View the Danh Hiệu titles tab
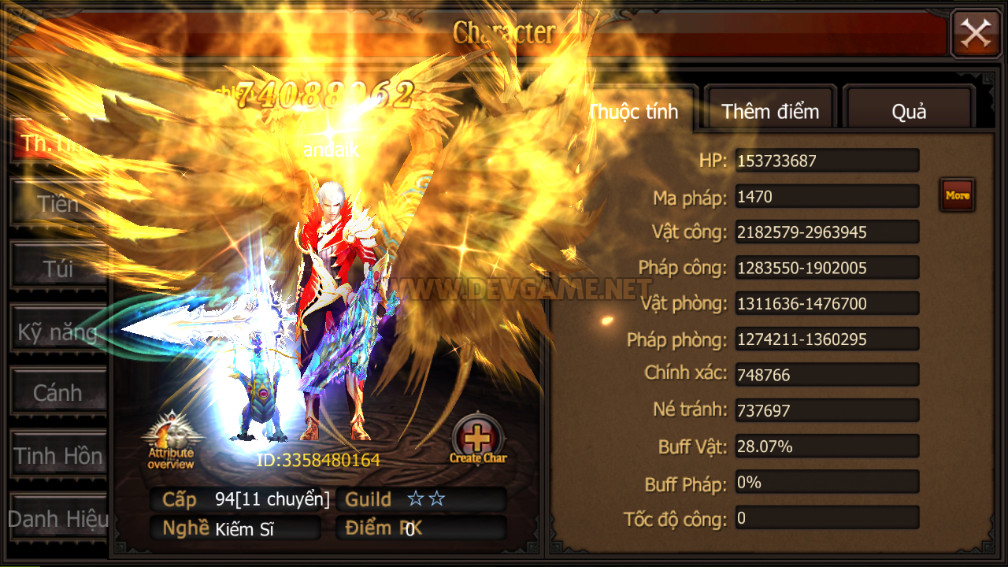Viewport: 1008px width, 567px height. 58,519
